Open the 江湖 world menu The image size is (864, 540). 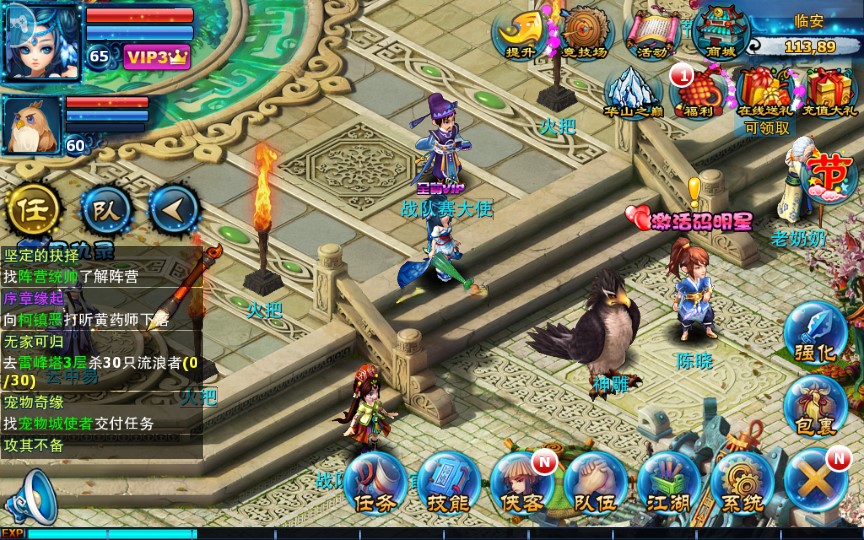click(668, 482)
